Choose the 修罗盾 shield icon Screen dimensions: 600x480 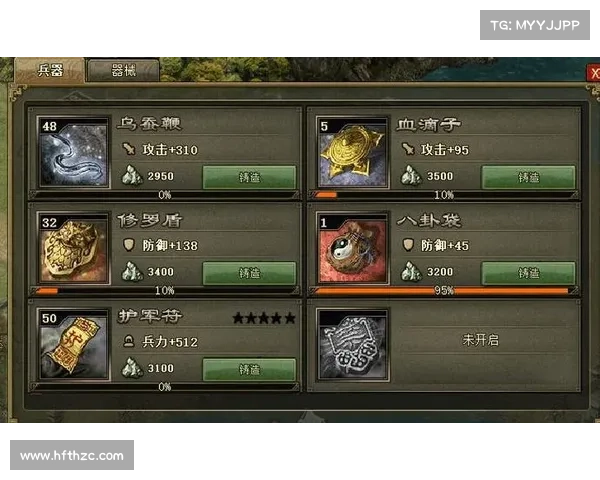coord(73,250)
